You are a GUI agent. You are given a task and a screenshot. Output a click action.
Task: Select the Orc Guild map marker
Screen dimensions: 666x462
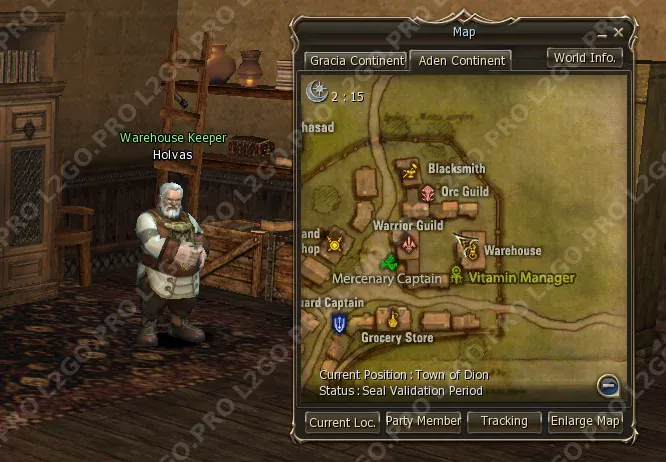click(x=429, y=192)
